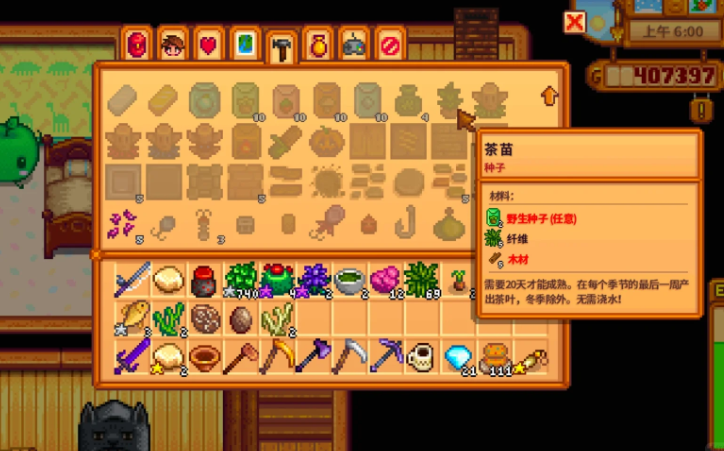The width and height of the screenshot is (724, 451).
Task: Open the collections vase tab
Action: (x=318, y=45)
